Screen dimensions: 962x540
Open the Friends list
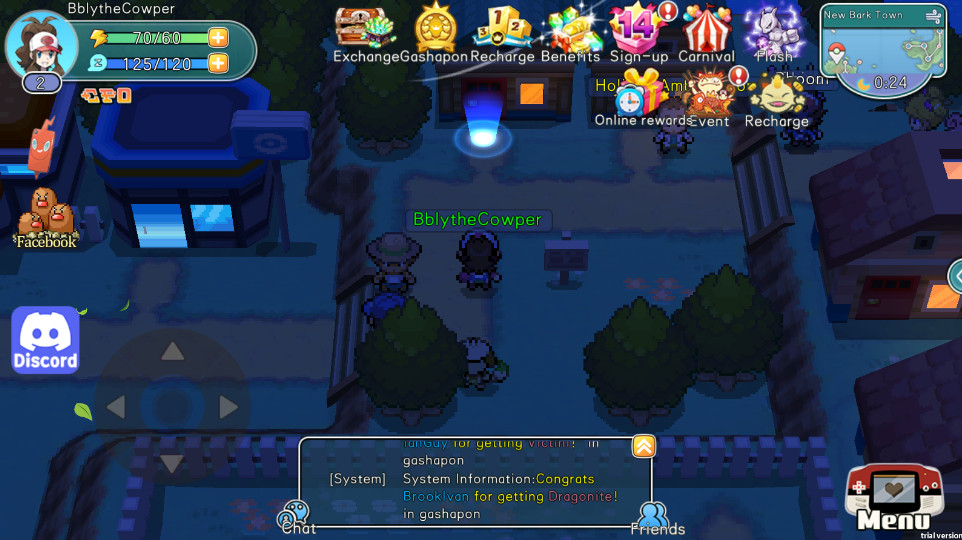656,517
